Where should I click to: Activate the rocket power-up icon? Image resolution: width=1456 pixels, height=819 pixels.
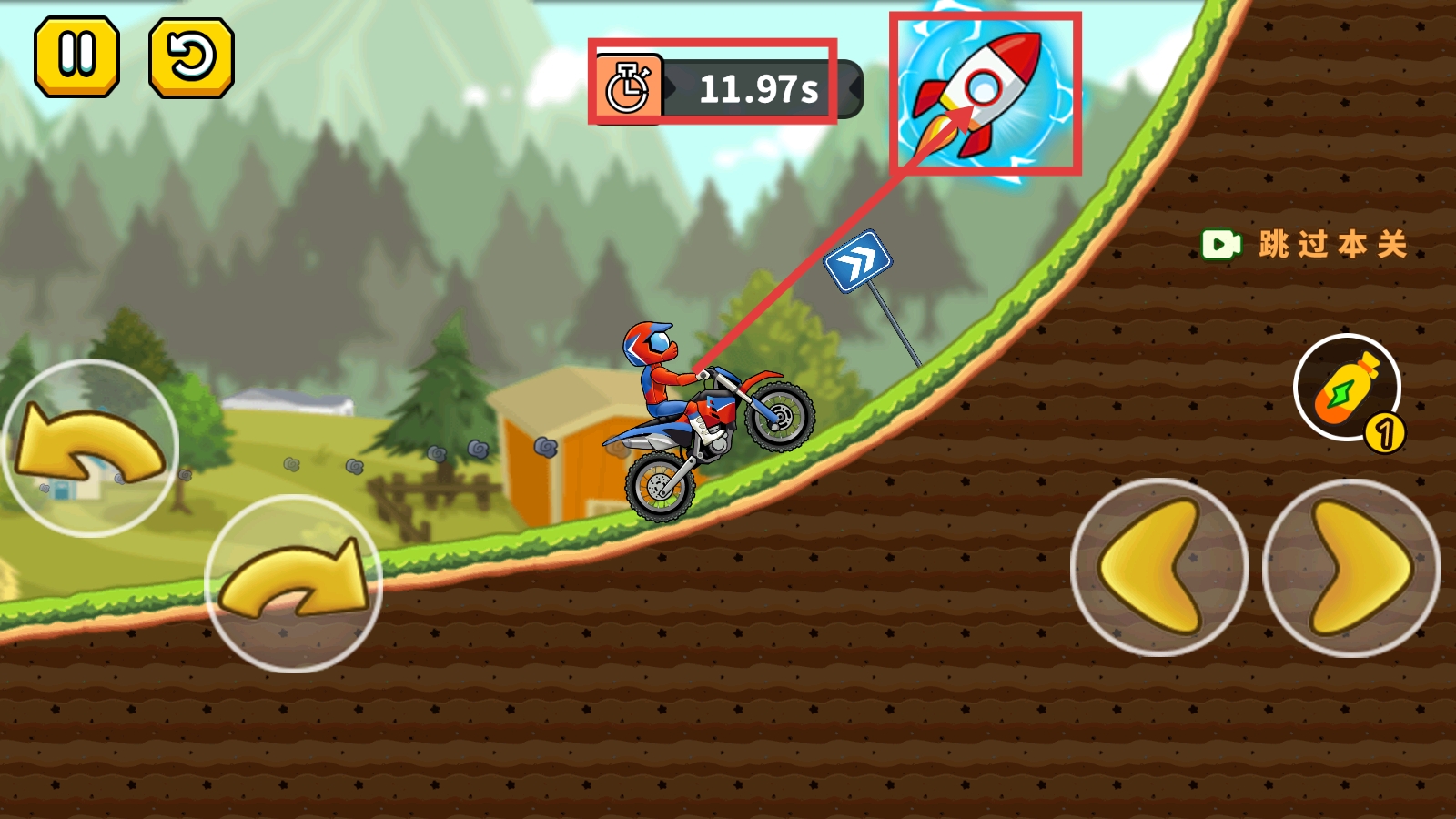pos(985,93)
